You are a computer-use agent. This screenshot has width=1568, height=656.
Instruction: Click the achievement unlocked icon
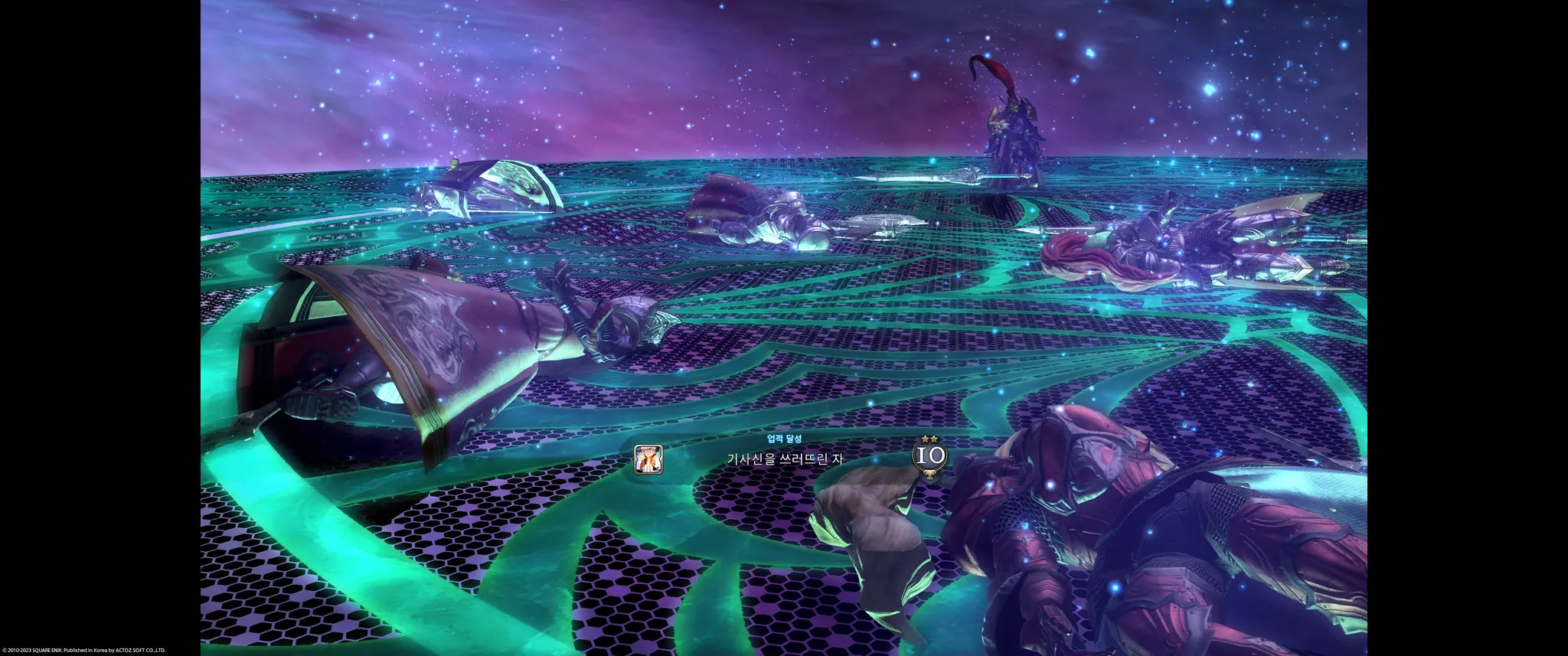[x=648, y=459]
